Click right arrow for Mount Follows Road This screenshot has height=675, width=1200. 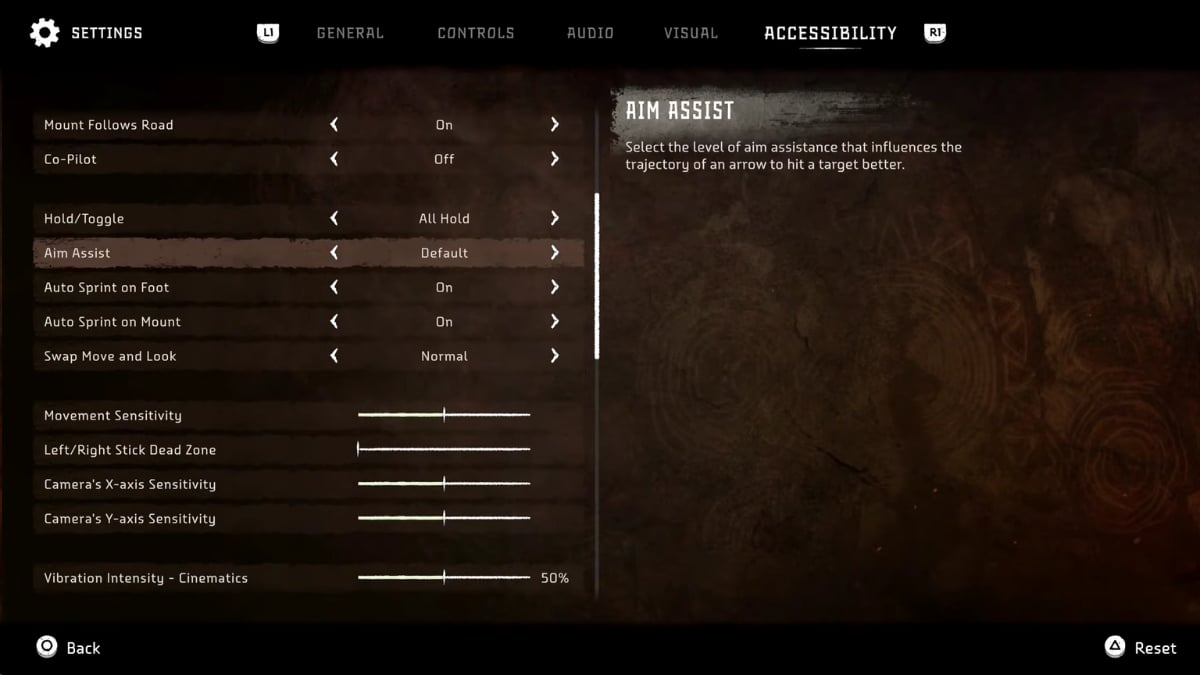coord(554,125)
